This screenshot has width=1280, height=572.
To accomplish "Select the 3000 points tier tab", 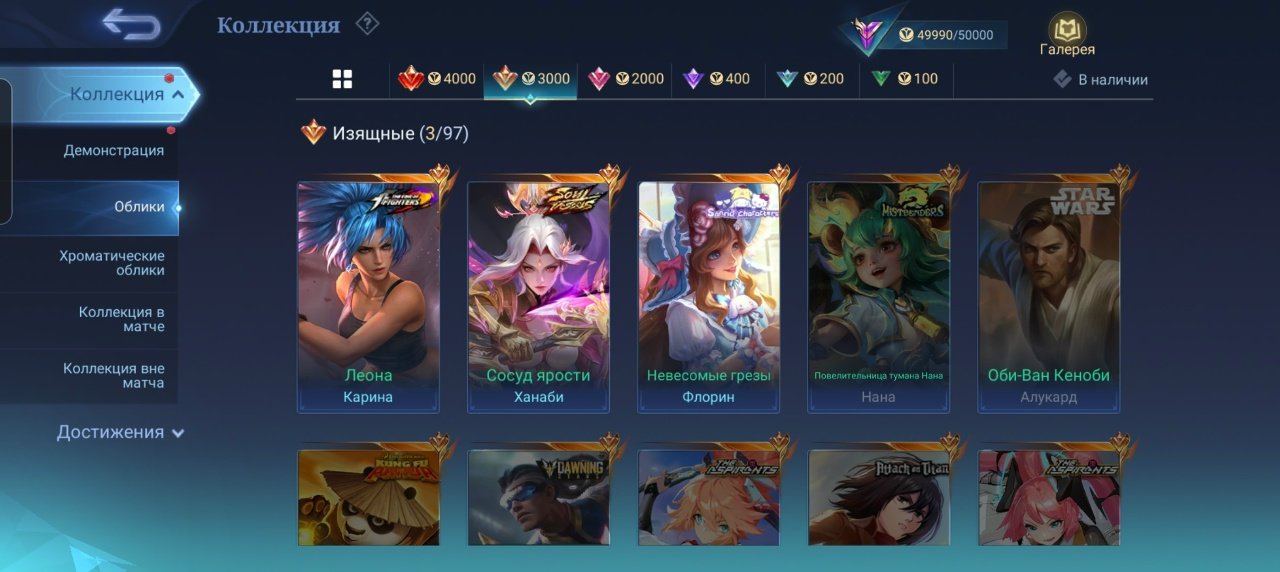I will click(531, 79).
